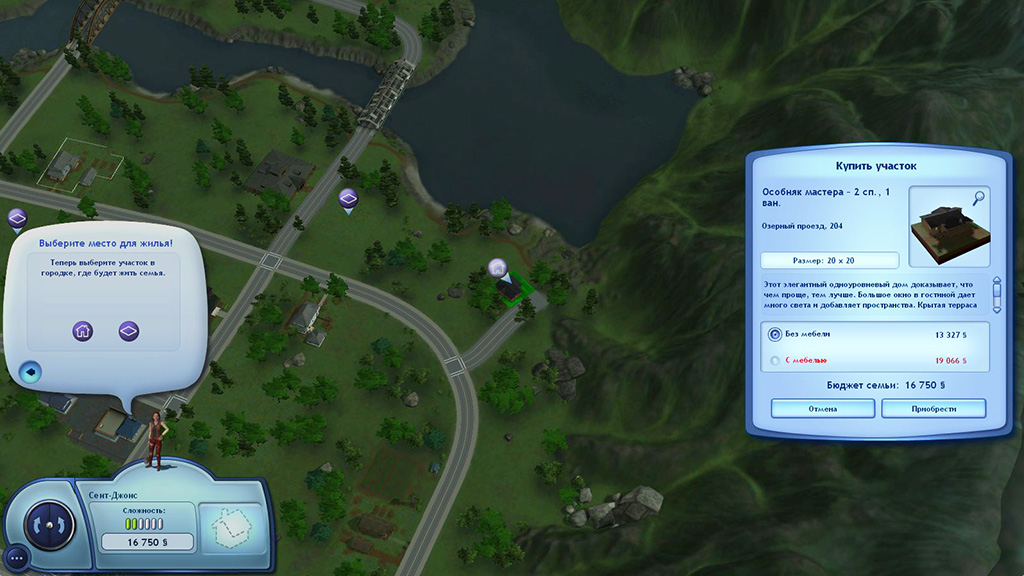Select the Без мебели option

pyautogui.click(x=776, y=334)
